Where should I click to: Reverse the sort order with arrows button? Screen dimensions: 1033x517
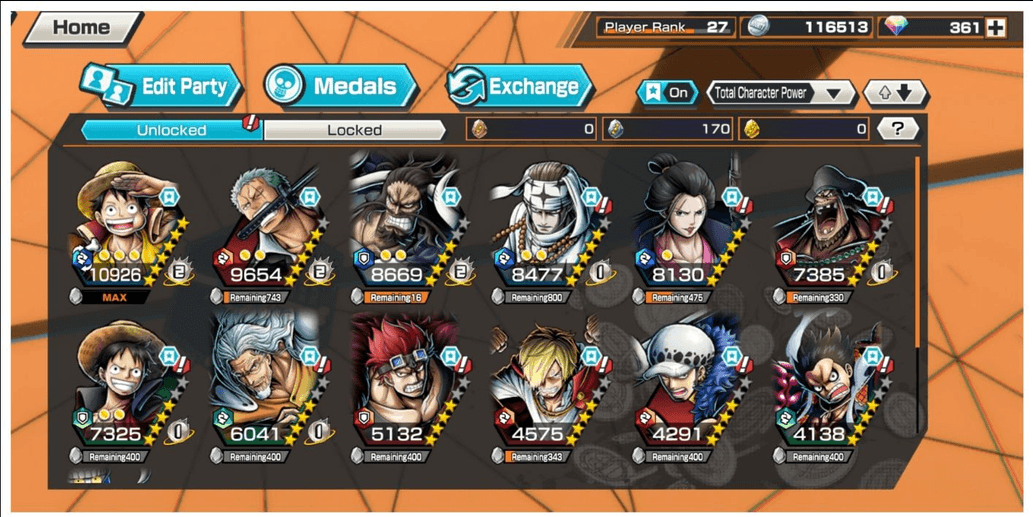coord(896,93)
